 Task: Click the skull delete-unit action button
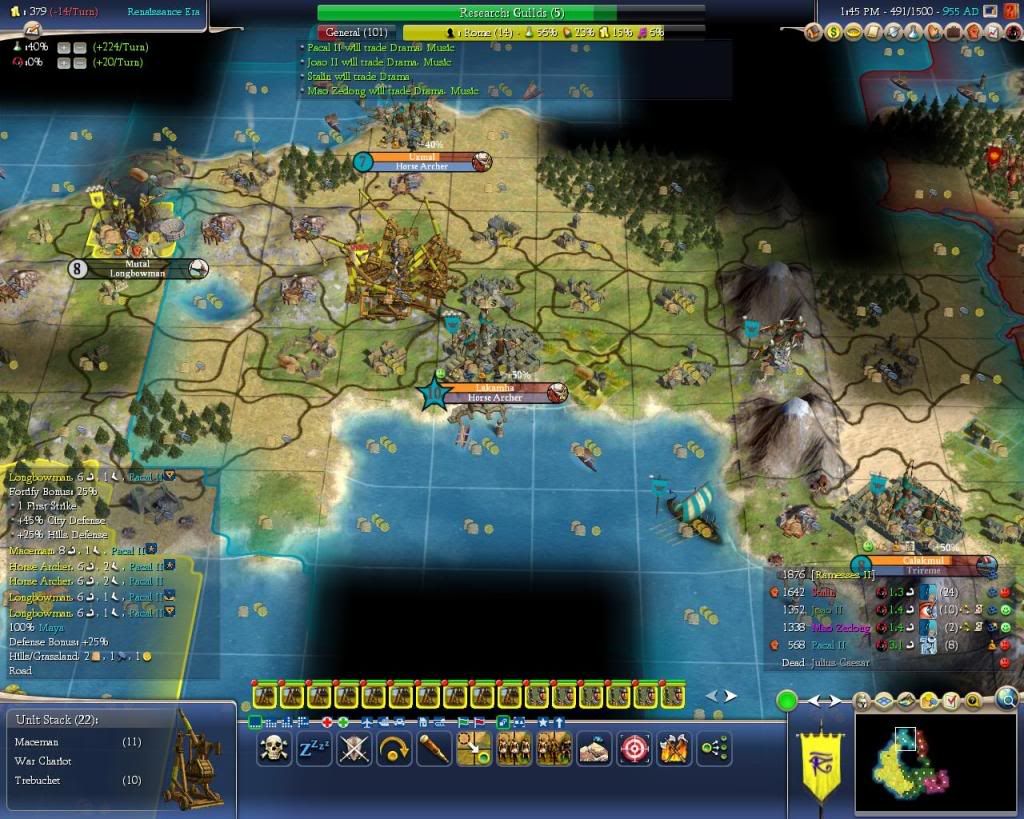275,748
